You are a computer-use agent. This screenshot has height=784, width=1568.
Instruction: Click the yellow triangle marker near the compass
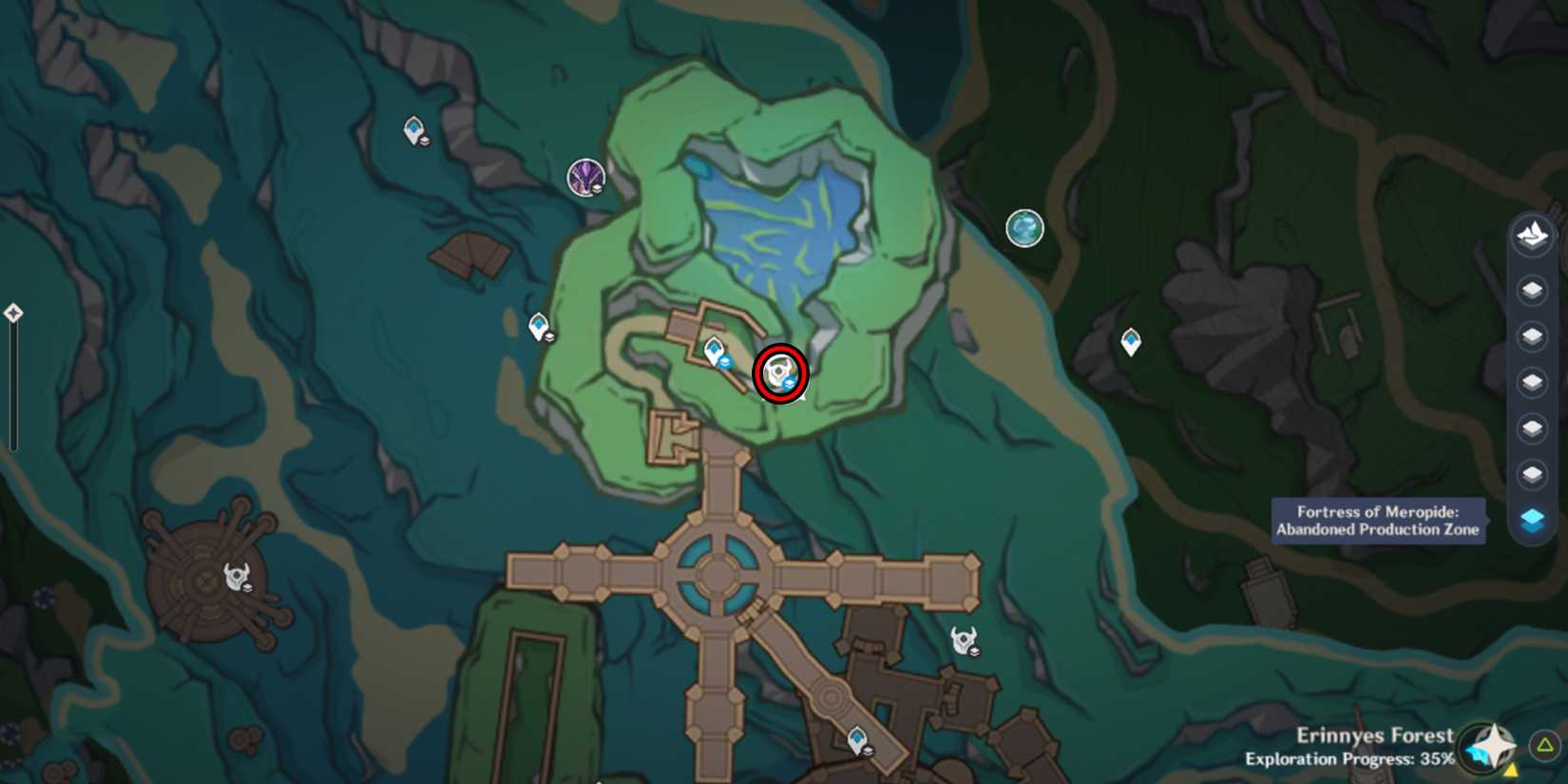(x=1511, y=771)
